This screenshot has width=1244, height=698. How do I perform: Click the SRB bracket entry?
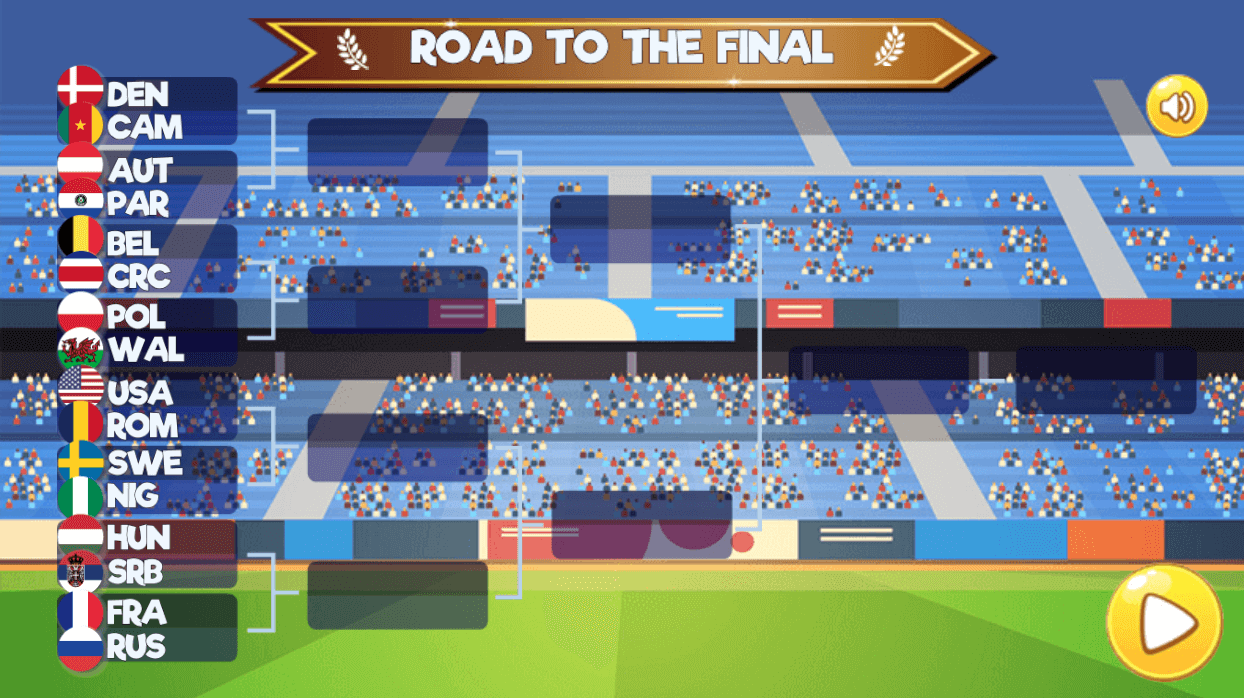tap(147, 571)
